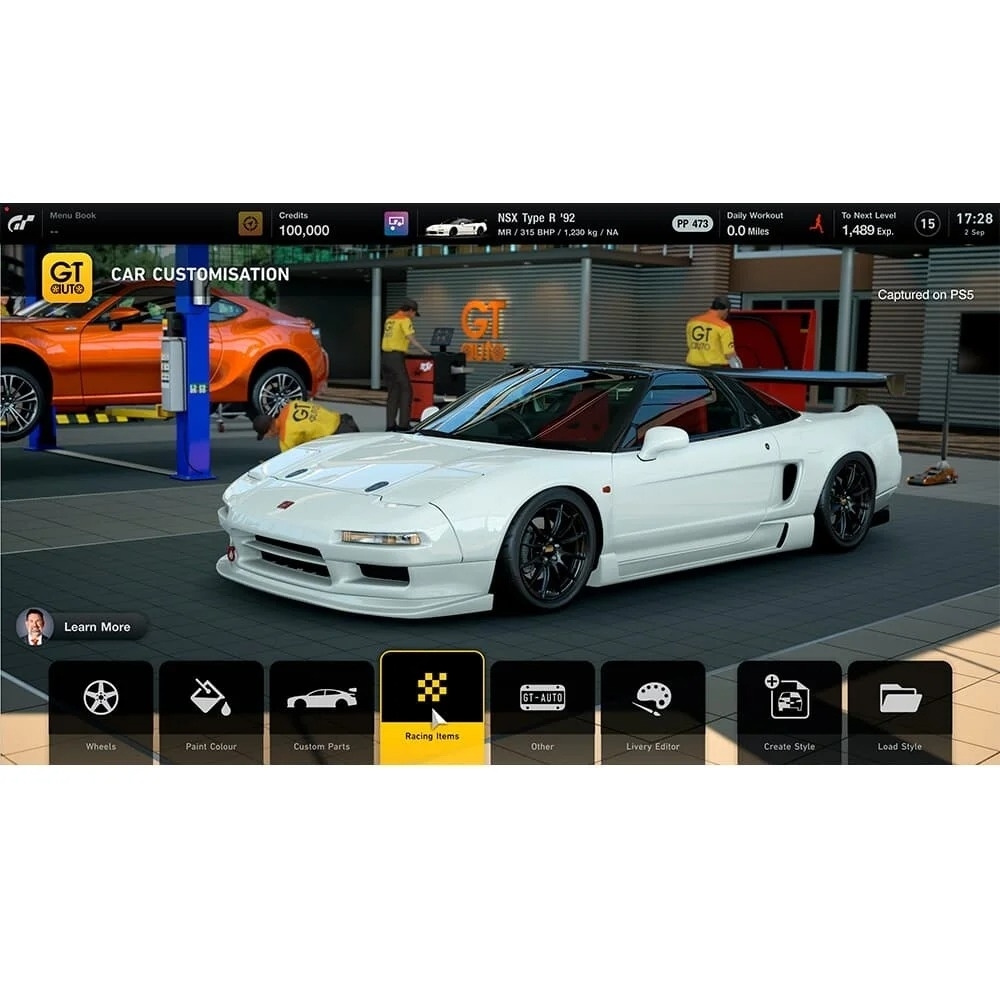Select the Other GT-Auto plate tile
1000x1000 pixels.
point(542,710)
